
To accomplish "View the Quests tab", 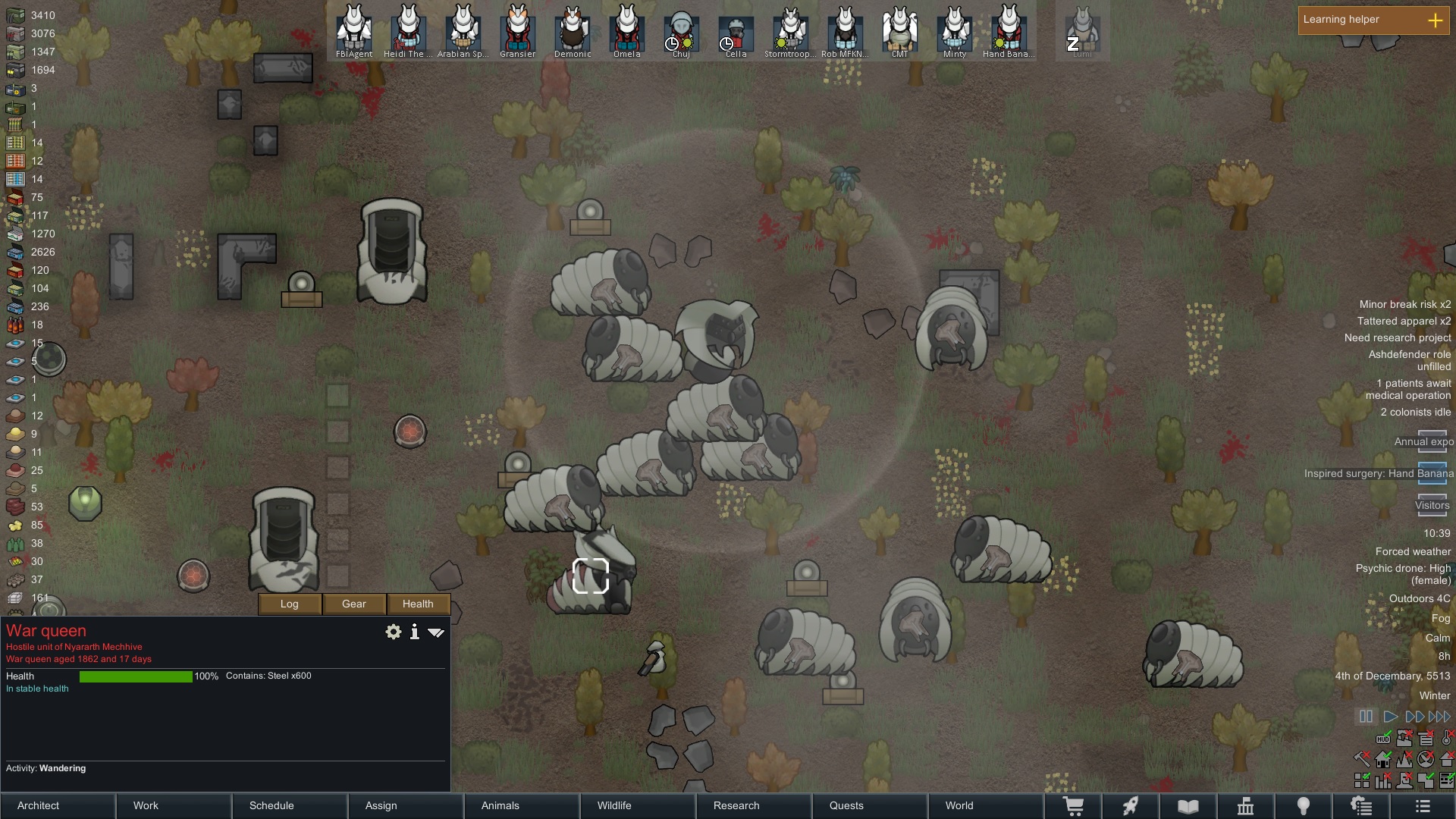I will [x=871, y=805].
